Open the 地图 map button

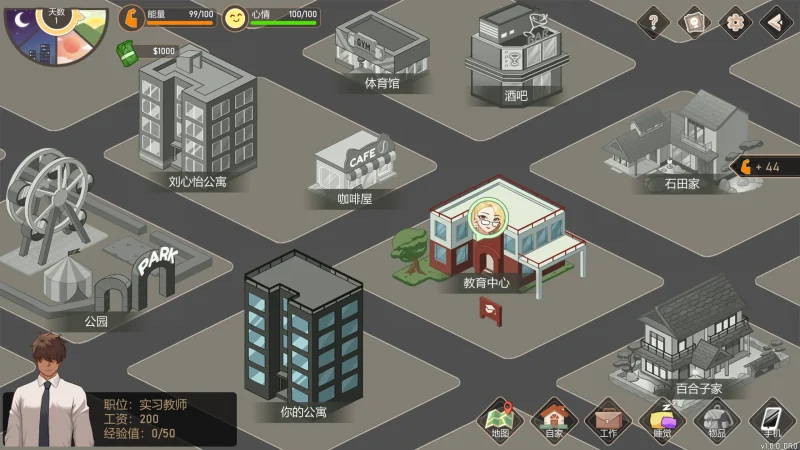(500, 419)
